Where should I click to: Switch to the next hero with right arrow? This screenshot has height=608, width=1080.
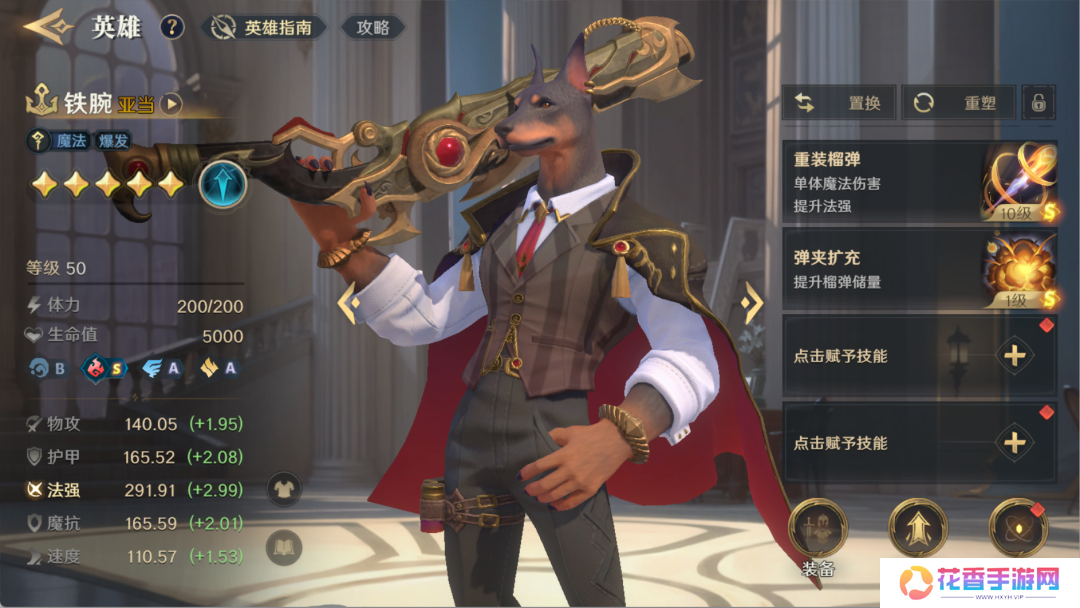(x=752, y=302)
